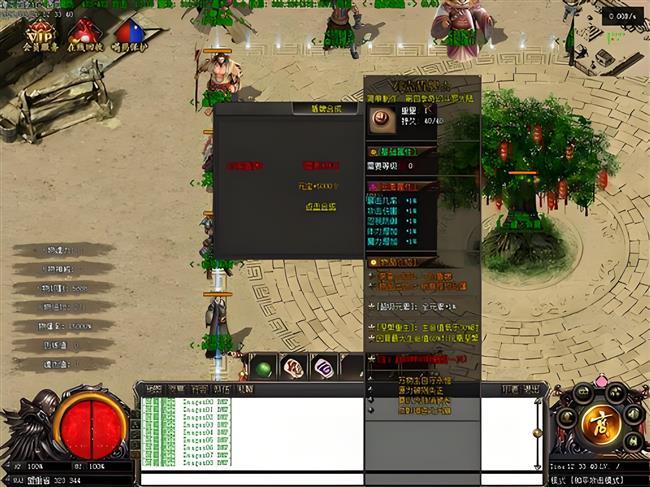Open the red pouch online recycle icon
The width and height of the screenshot is (650, 487).
coord(82,34)
